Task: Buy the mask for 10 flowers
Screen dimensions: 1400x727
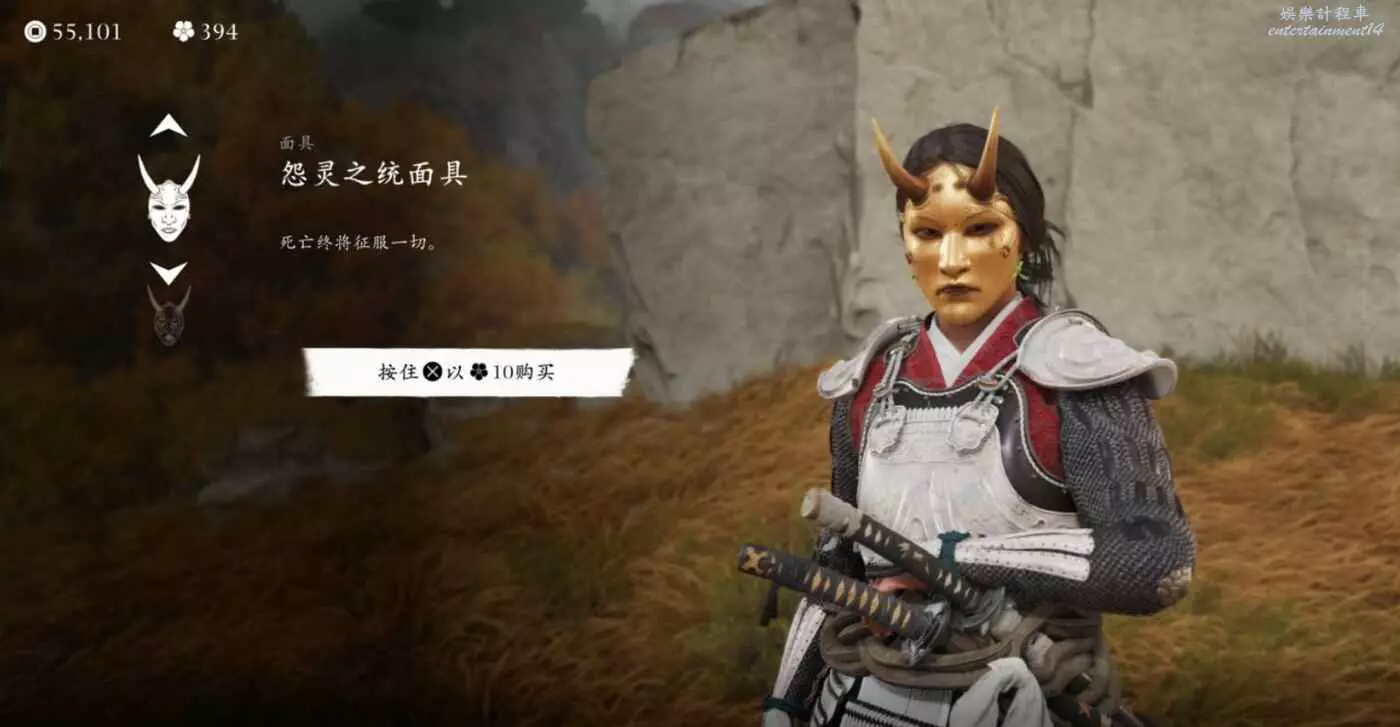Action: point(468,372)
